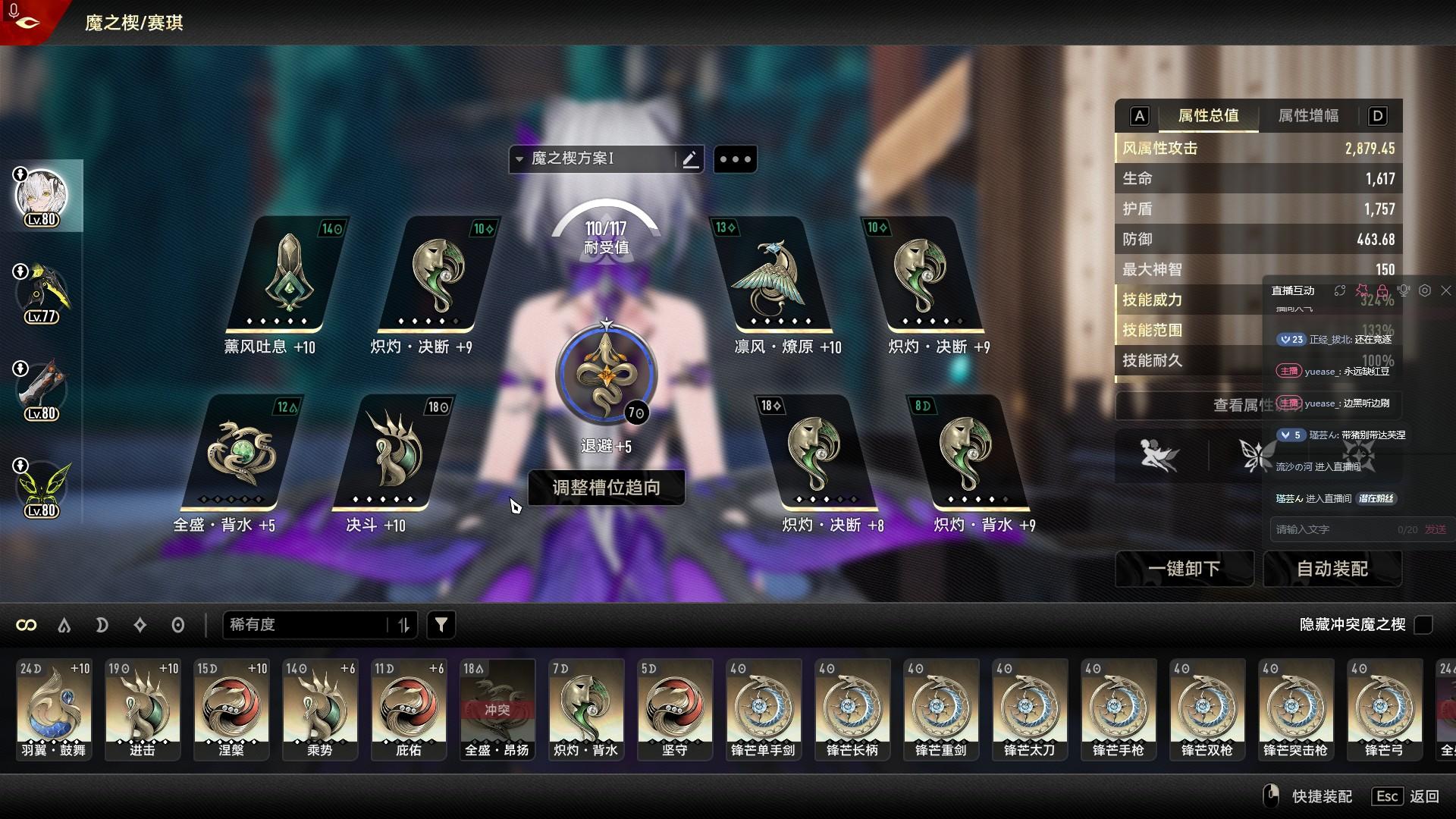Click the pencil rename icon
Image resolution: width=1456 pixels, height=819 pixels.
[690, 159]
